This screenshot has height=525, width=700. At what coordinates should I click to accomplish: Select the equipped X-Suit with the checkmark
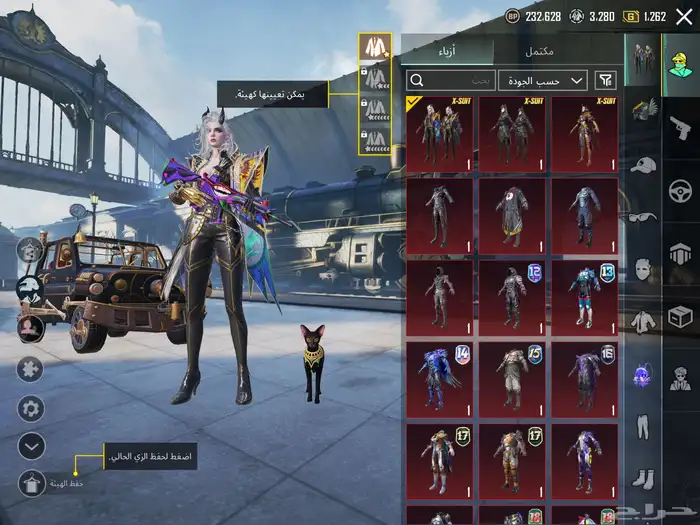[440, 134]
